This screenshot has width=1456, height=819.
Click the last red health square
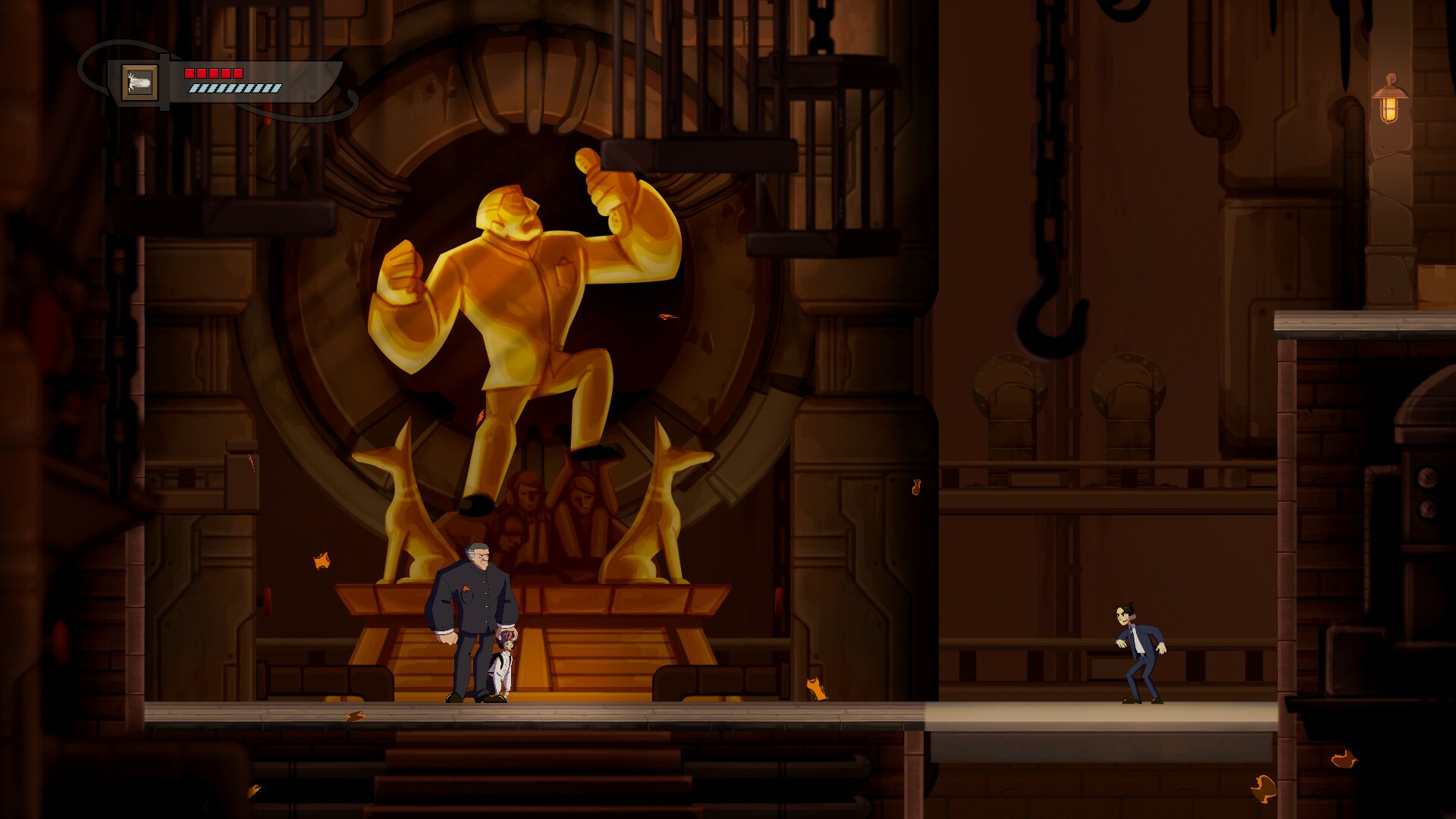[x=237, y=74]
